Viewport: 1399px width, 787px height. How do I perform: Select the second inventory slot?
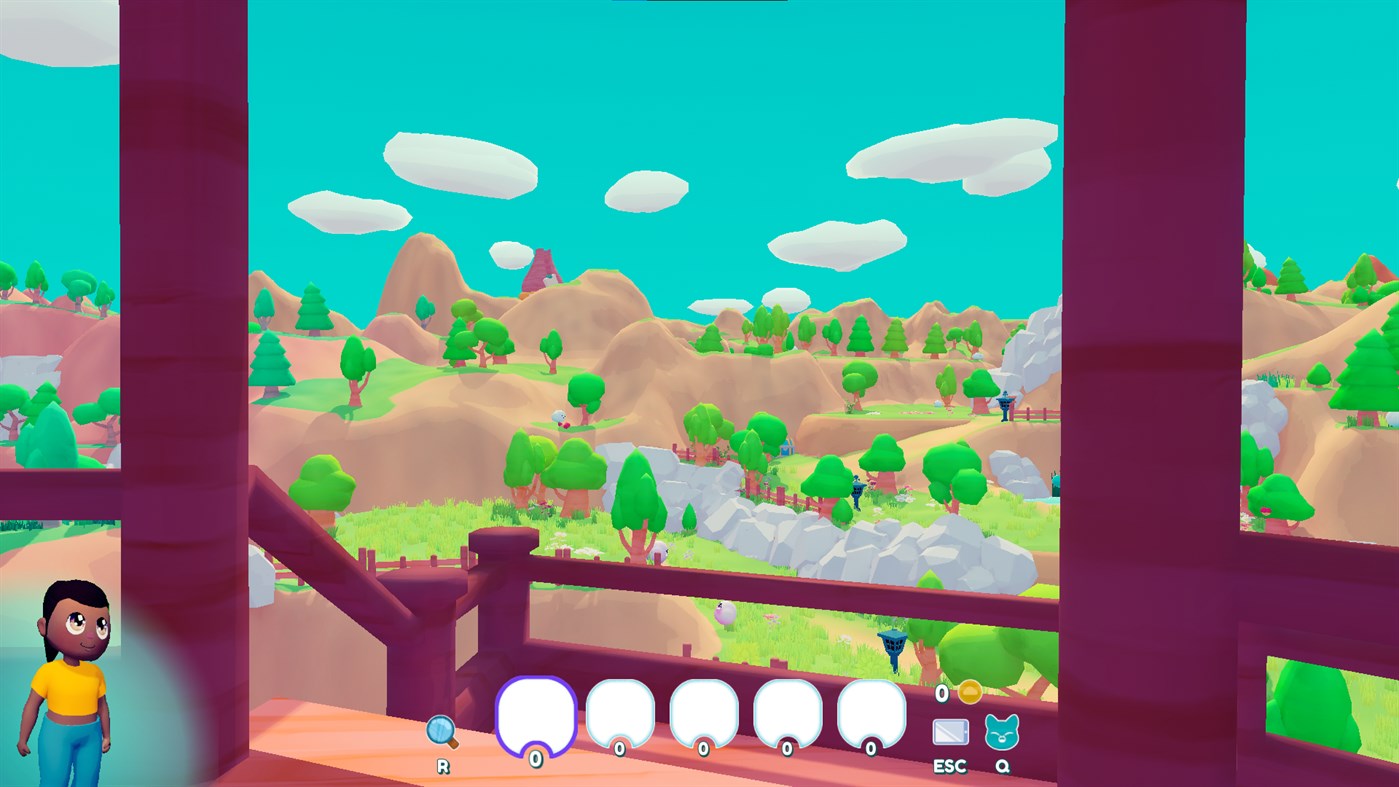point(622,715)
